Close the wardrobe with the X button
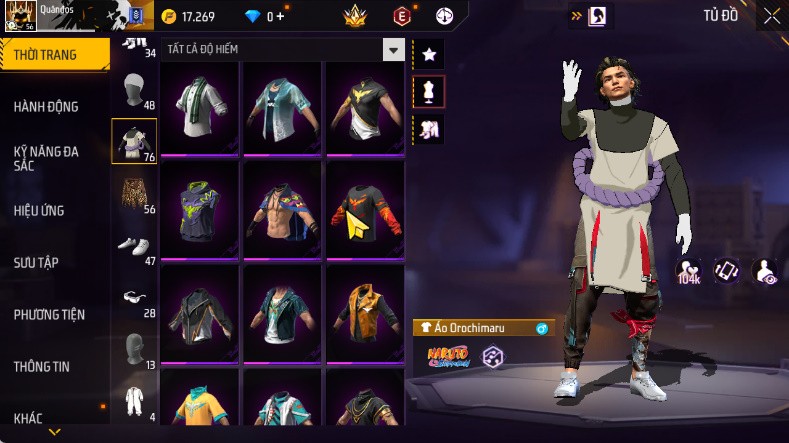Viewport: 789px width, 443px height. point(772,15)
